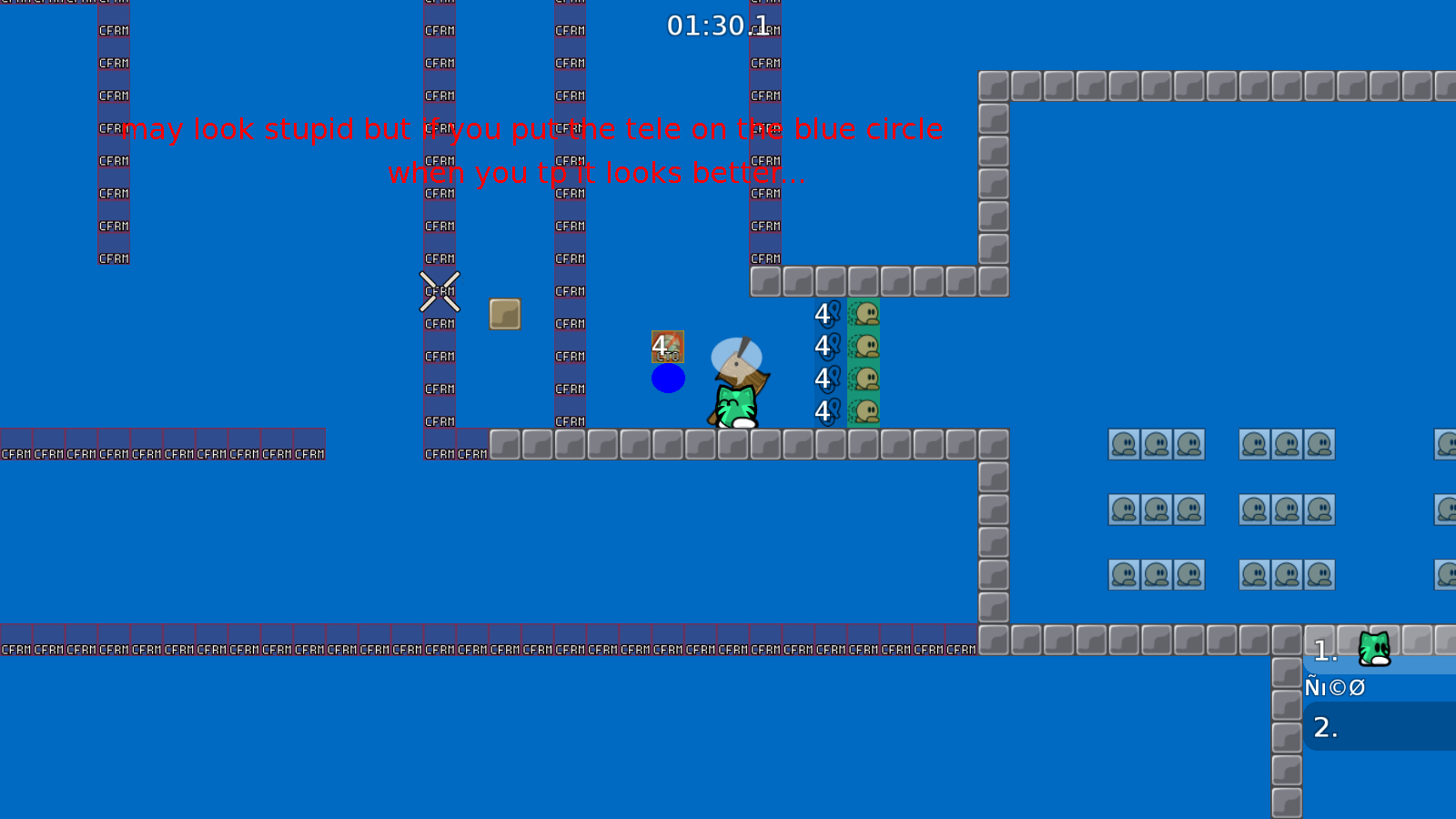Click the green cat skin beside rank 1
1456x819 pixels.
(x=1374, y=648)
